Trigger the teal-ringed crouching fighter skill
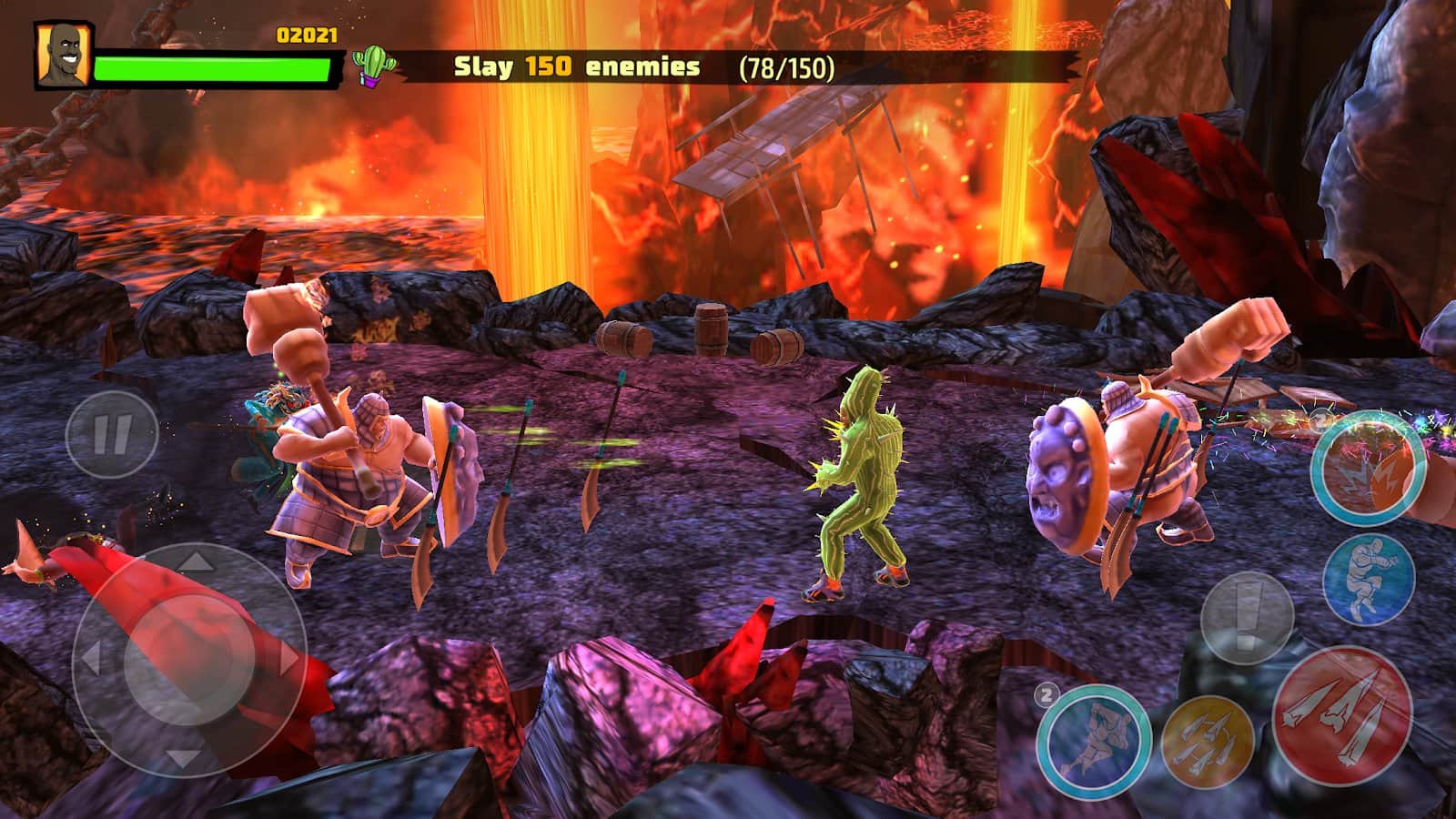The width and height of the screenshot is (1456, 819). [1093, 739]
